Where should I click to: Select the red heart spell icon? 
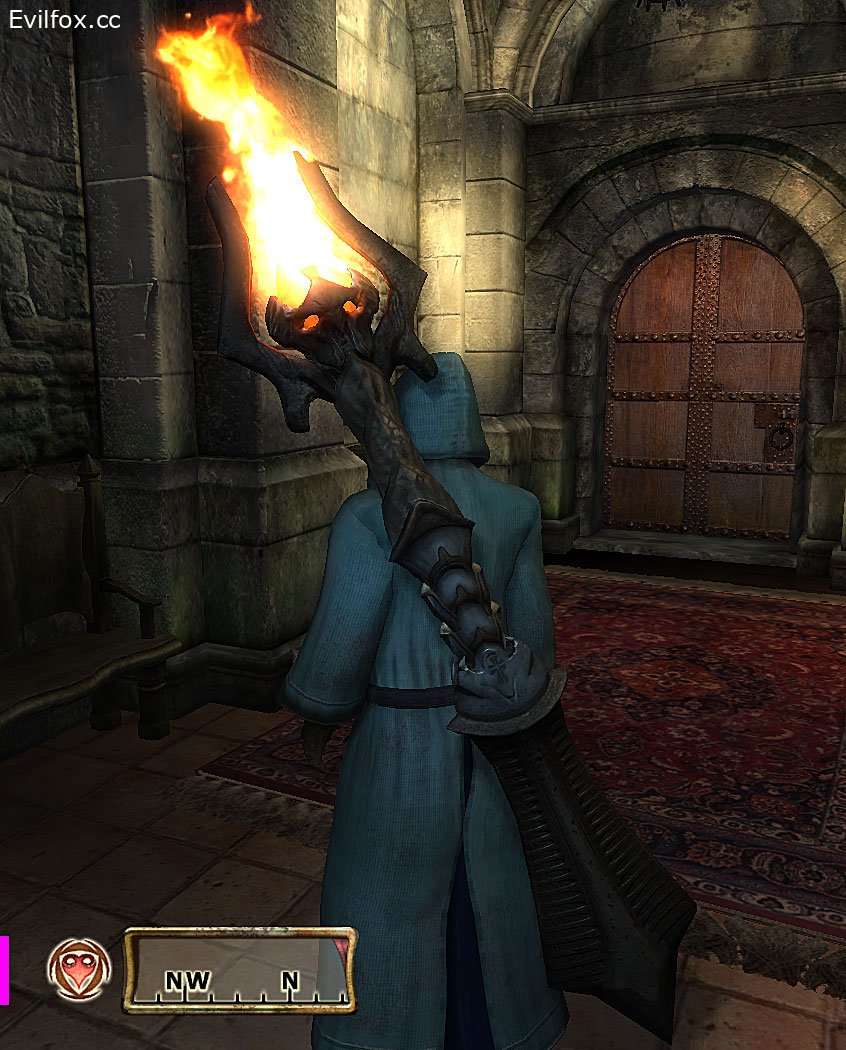coord(79,969)
